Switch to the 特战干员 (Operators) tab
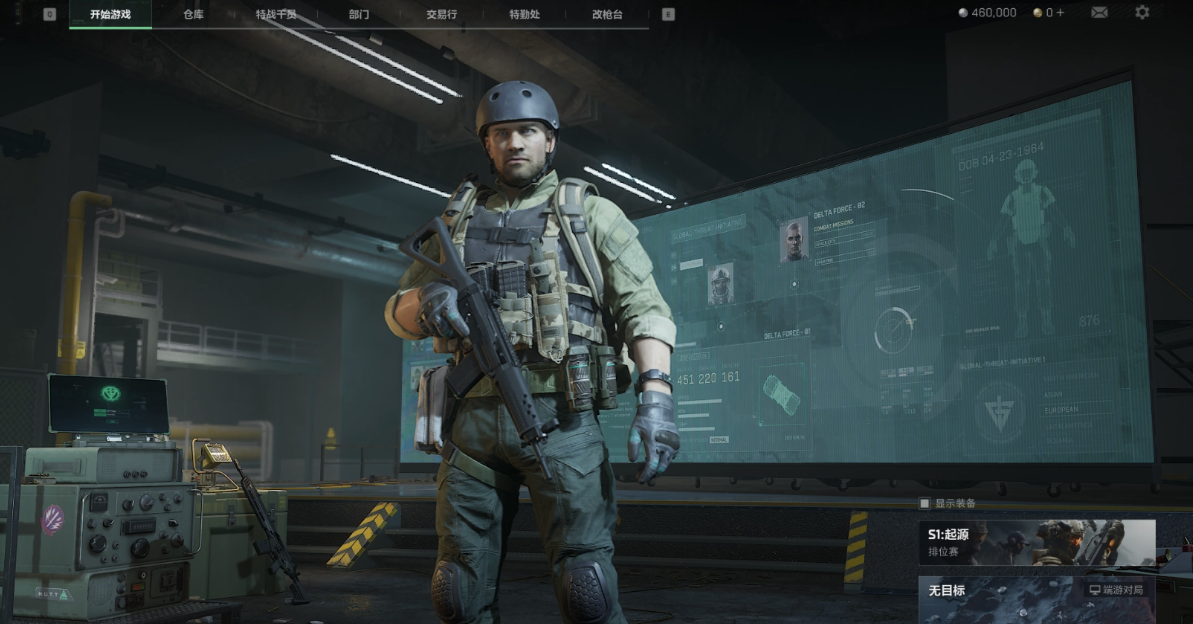 pos(276,14)
